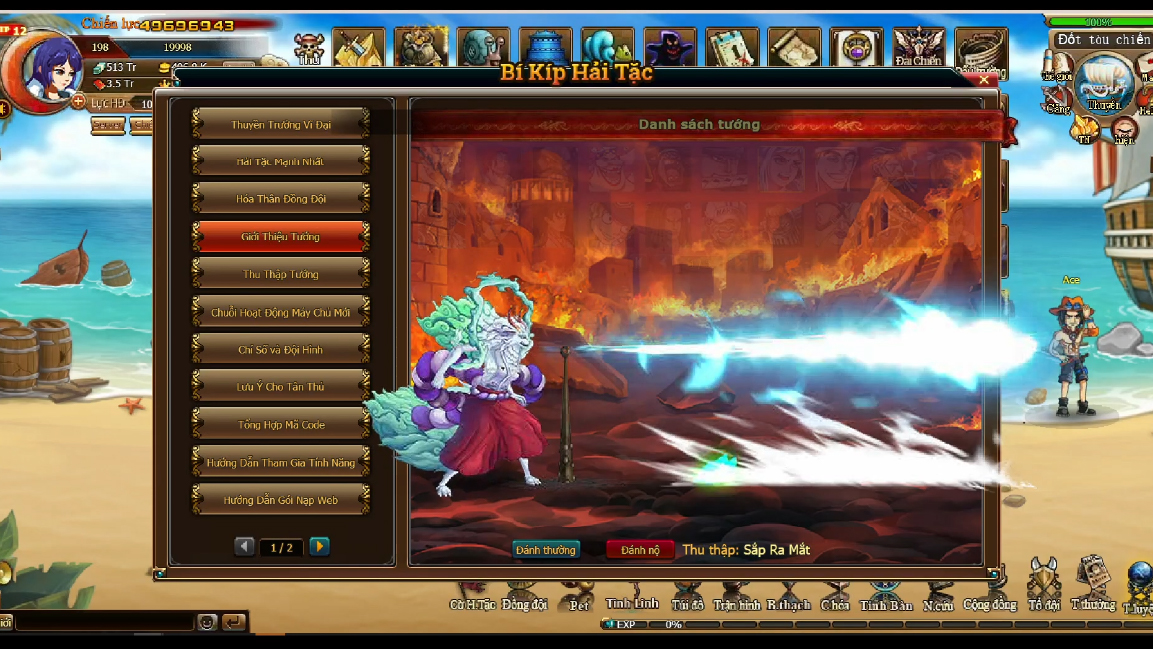Click the red Đánh nộ button
1153x649 pixels.
tap(640, 550)
